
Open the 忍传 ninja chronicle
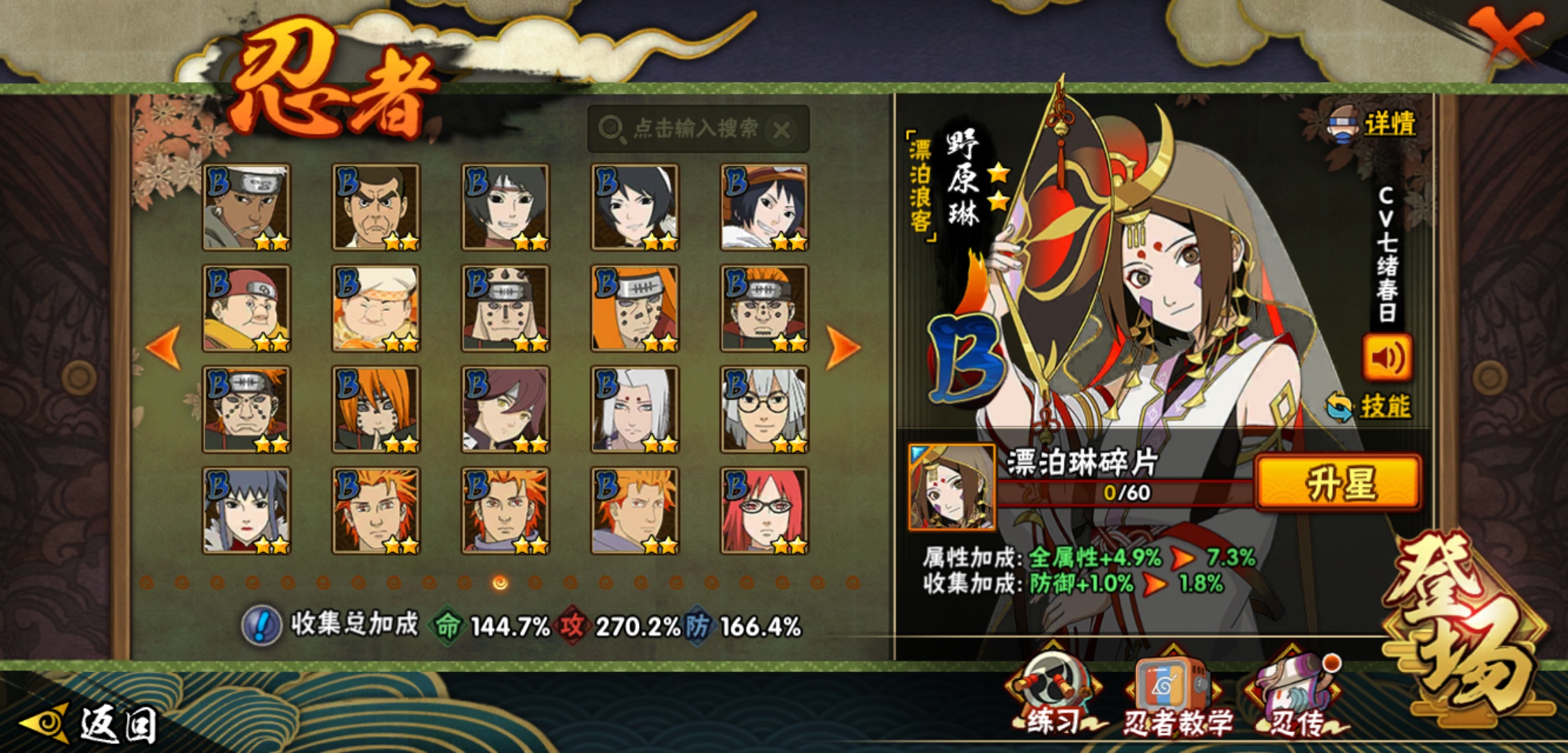pyautogui.click(x=1297, y=697)
